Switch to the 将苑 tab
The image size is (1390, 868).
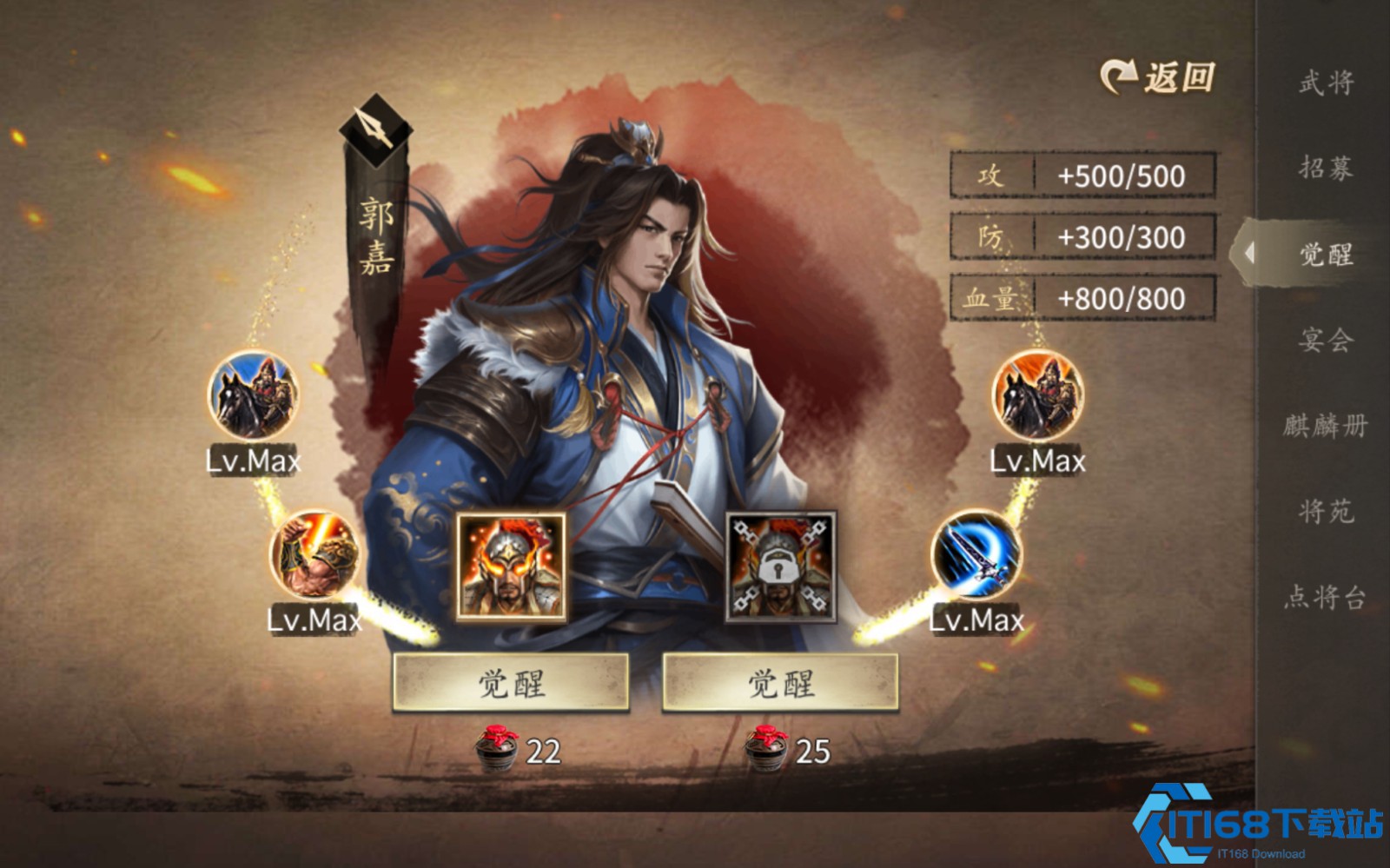click(x=1326, y=511)
